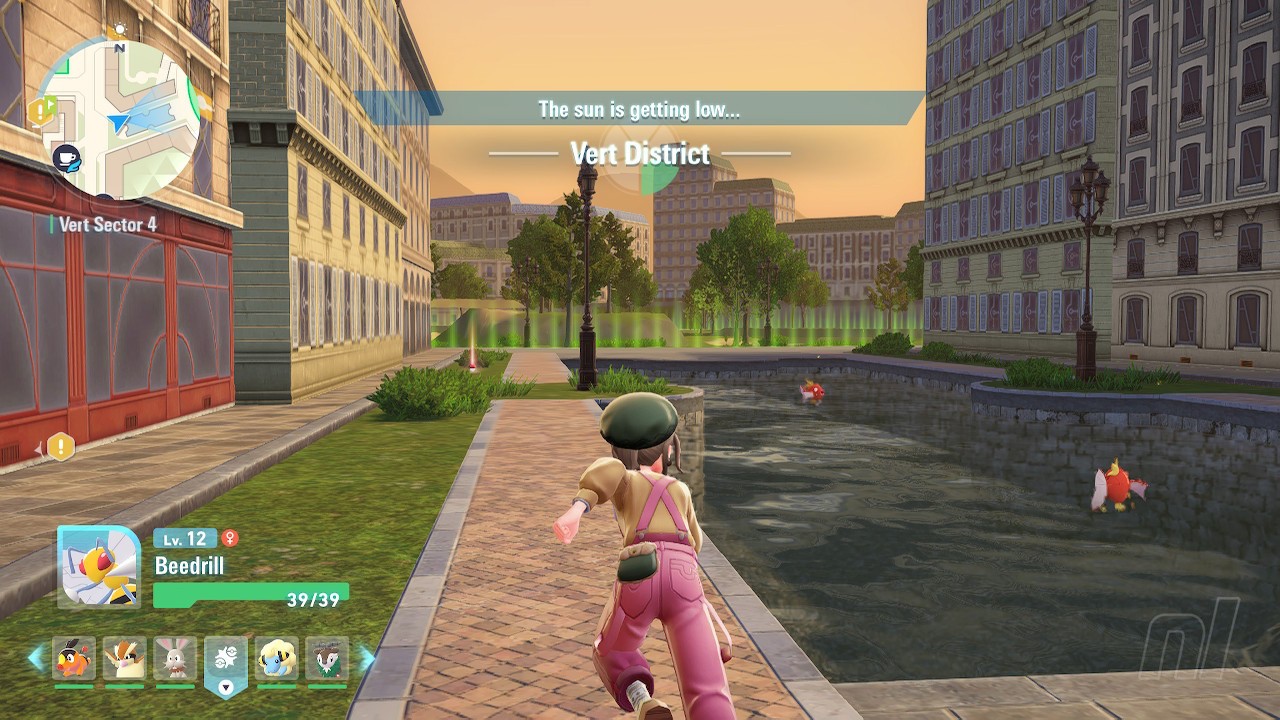Image resolution: width=1280 pixels, height=720 pixels.
Task: Click the Poké Ball swap slot
Action: (226, 661)
